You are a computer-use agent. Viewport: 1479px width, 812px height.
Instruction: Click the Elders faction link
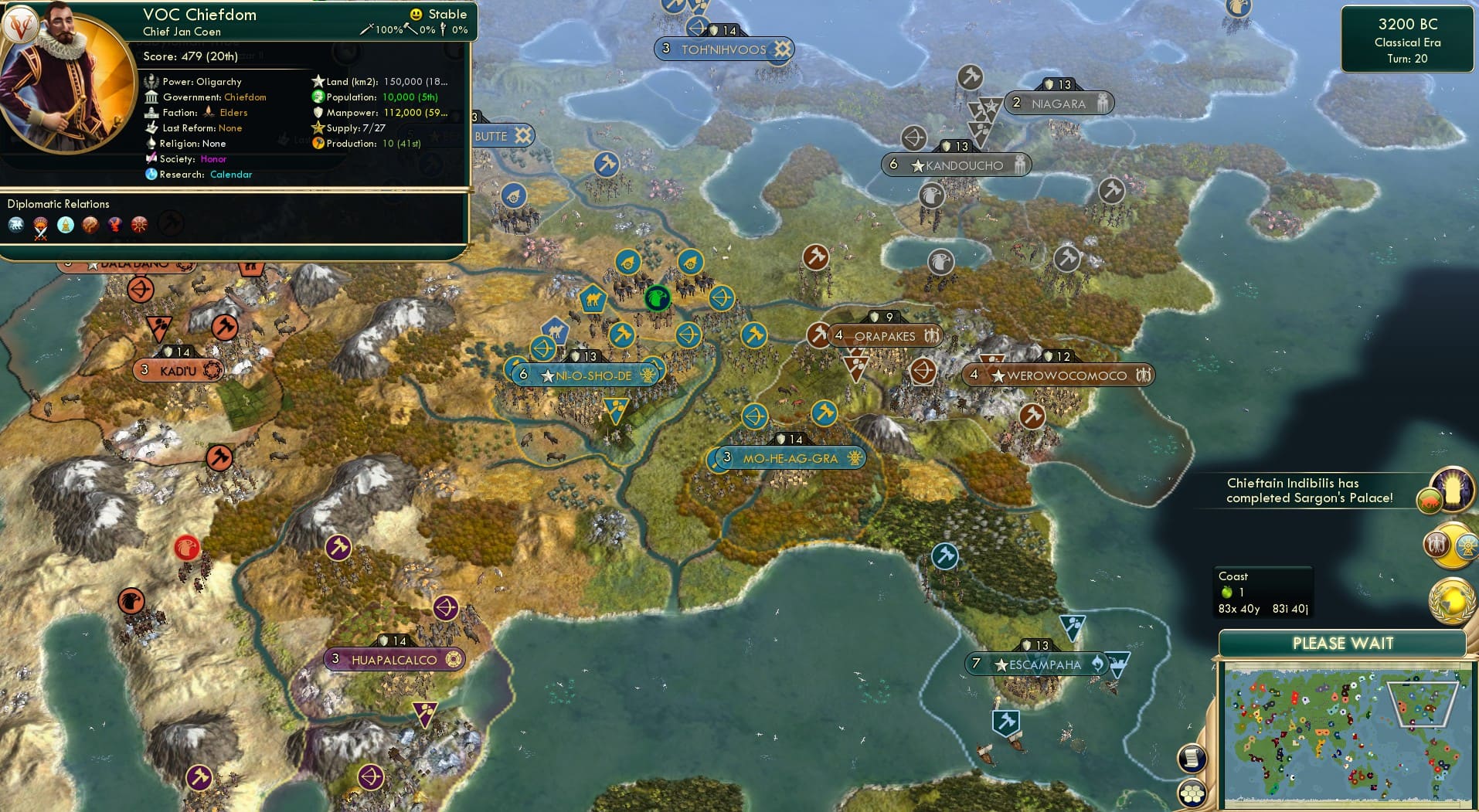point(233,112)
